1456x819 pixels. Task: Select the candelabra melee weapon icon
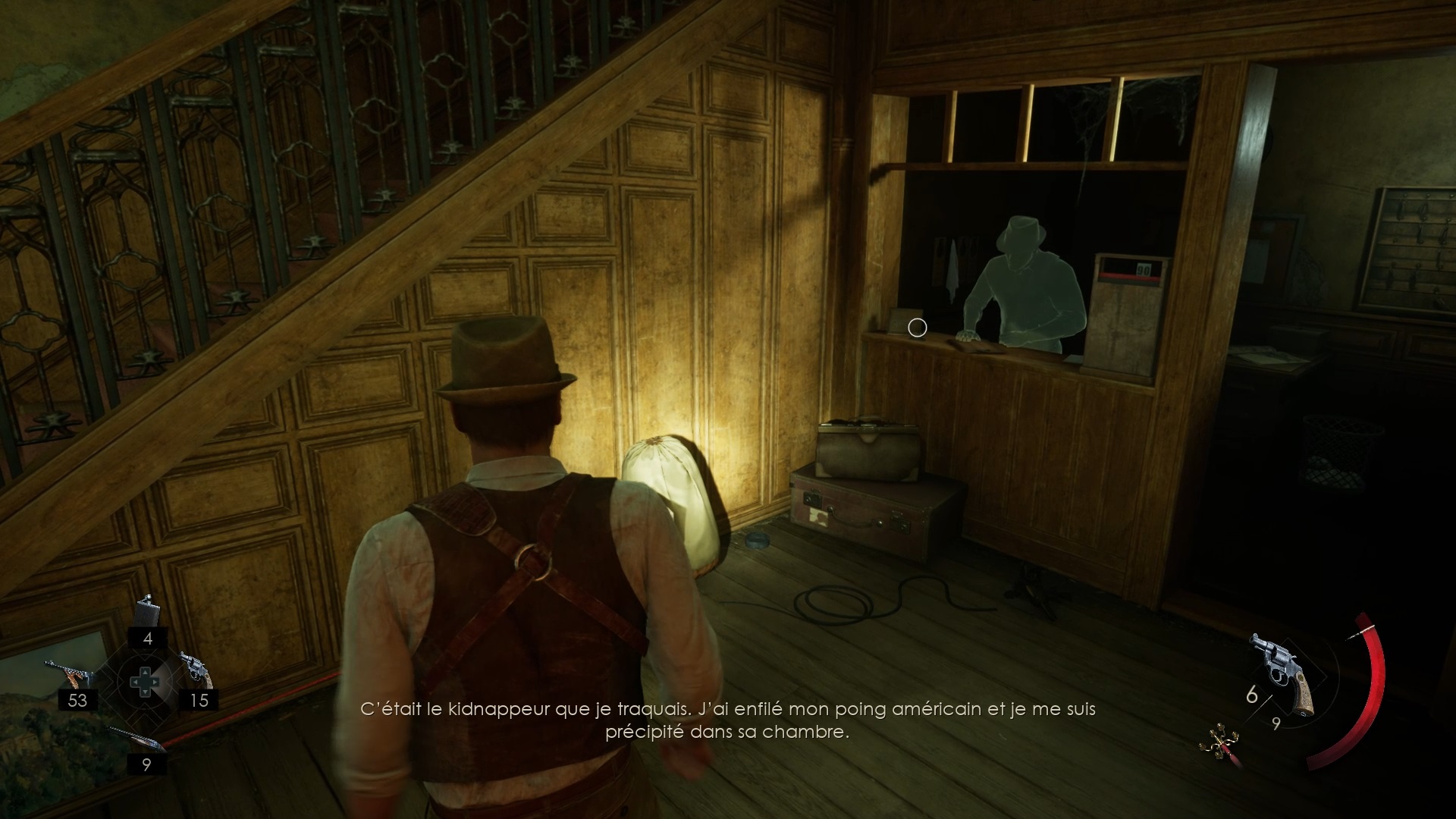(1219, 742)
